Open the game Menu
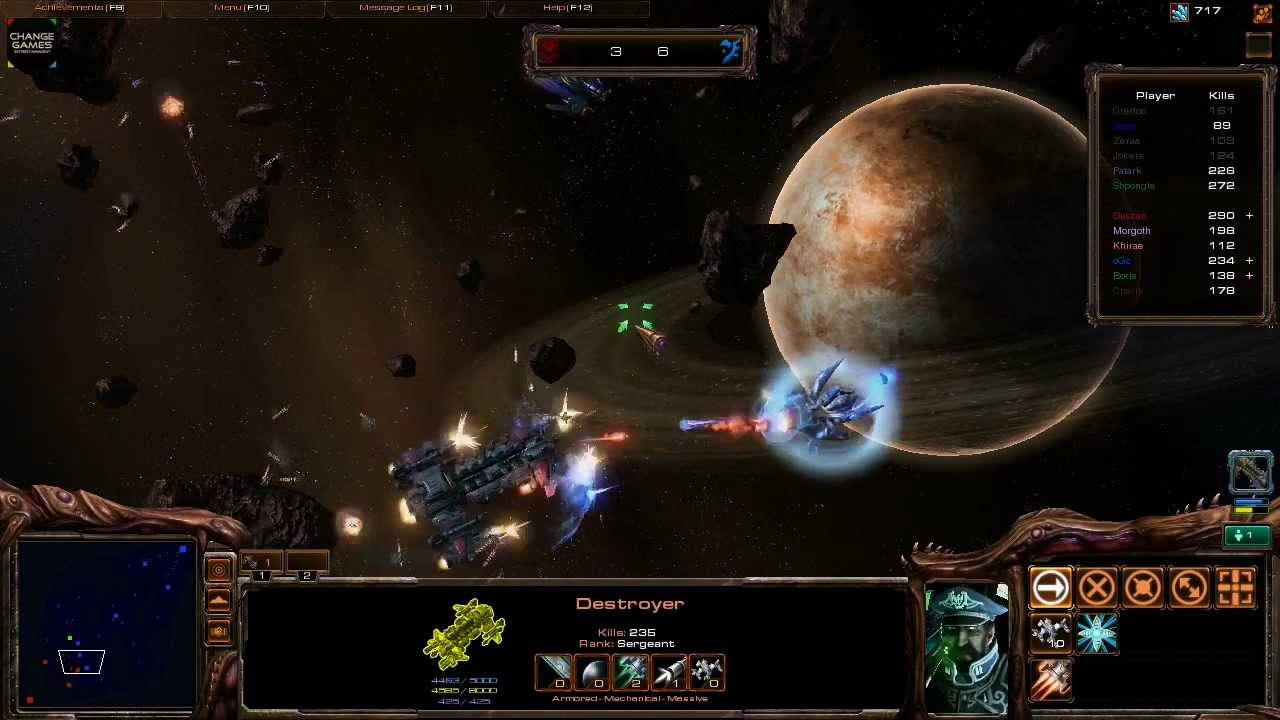Viewport: 1280px width, 720px height. click(241, 8)
